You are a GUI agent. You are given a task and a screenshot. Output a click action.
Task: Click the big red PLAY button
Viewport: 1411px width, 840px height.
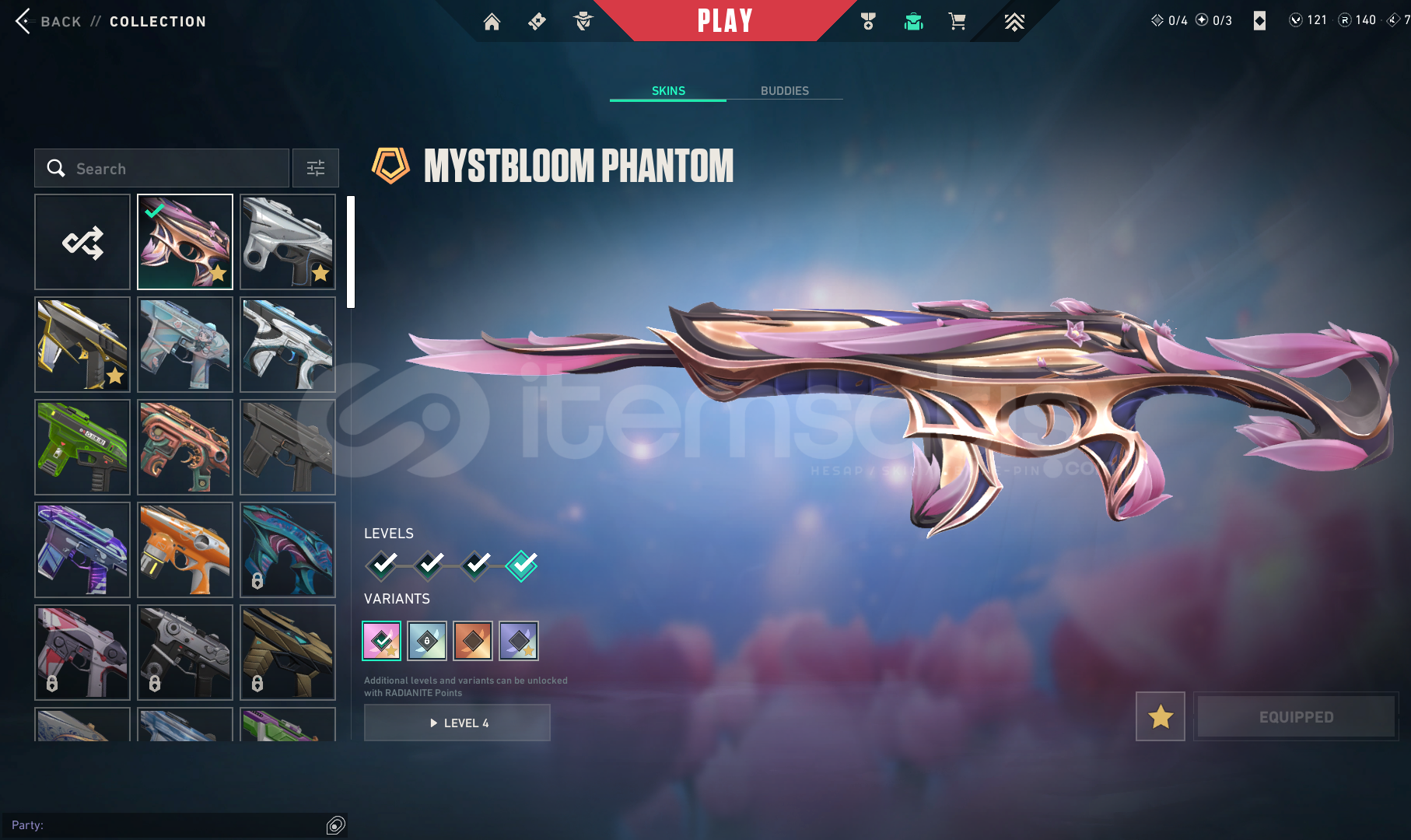tap(724, 21)
